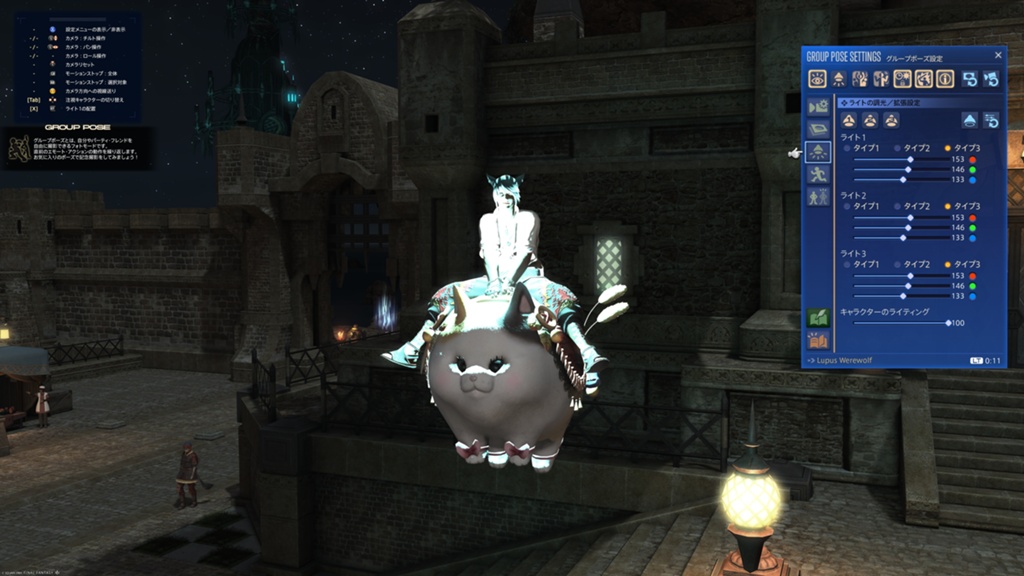Choose Type 1 for Light 3
The width and height of the screenshot is (1024, 576).
pyautogui.click(x=848, y=264)
